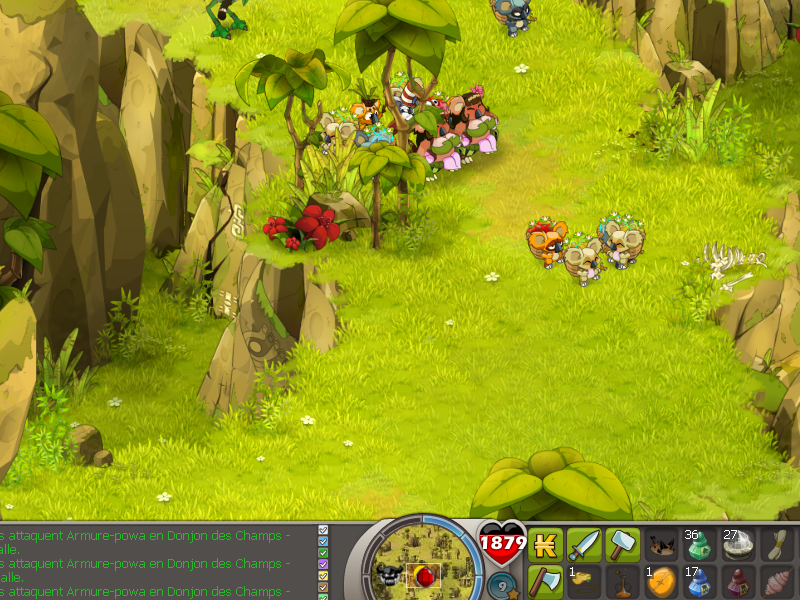Click the round level 9 star badge

click(x=504, y=584)
